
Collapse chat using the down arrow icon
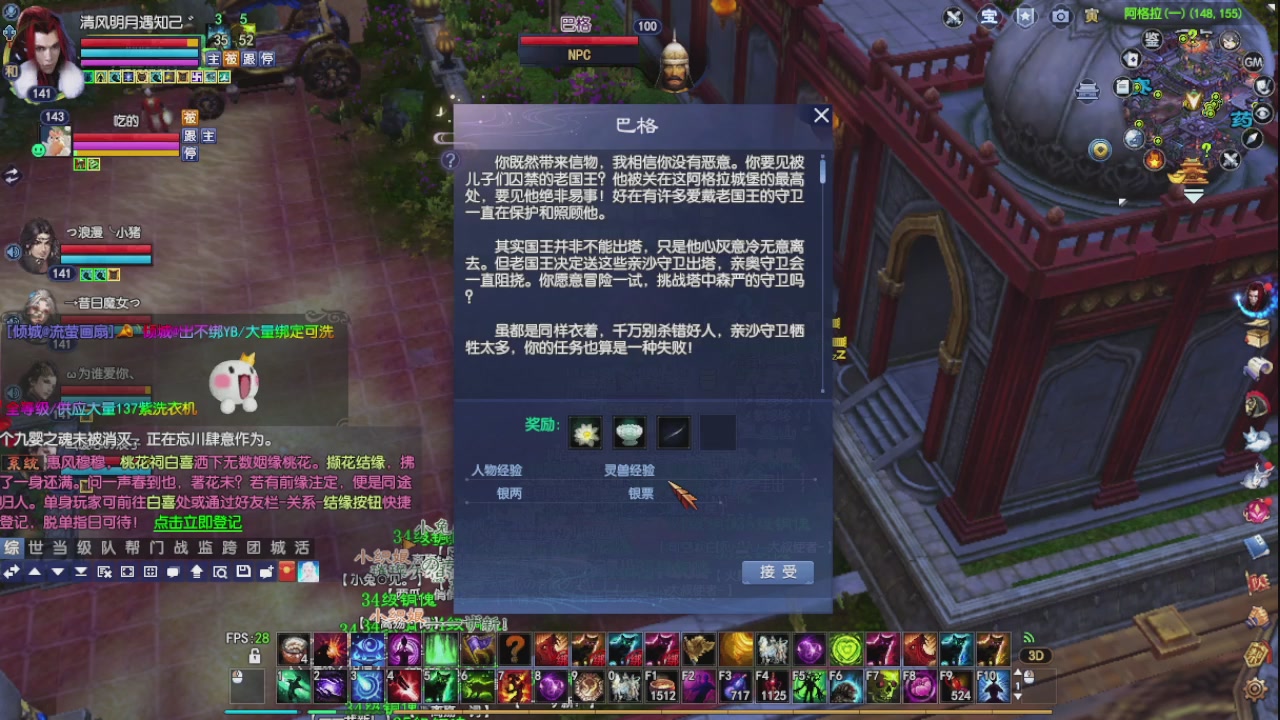pos(56,572)
